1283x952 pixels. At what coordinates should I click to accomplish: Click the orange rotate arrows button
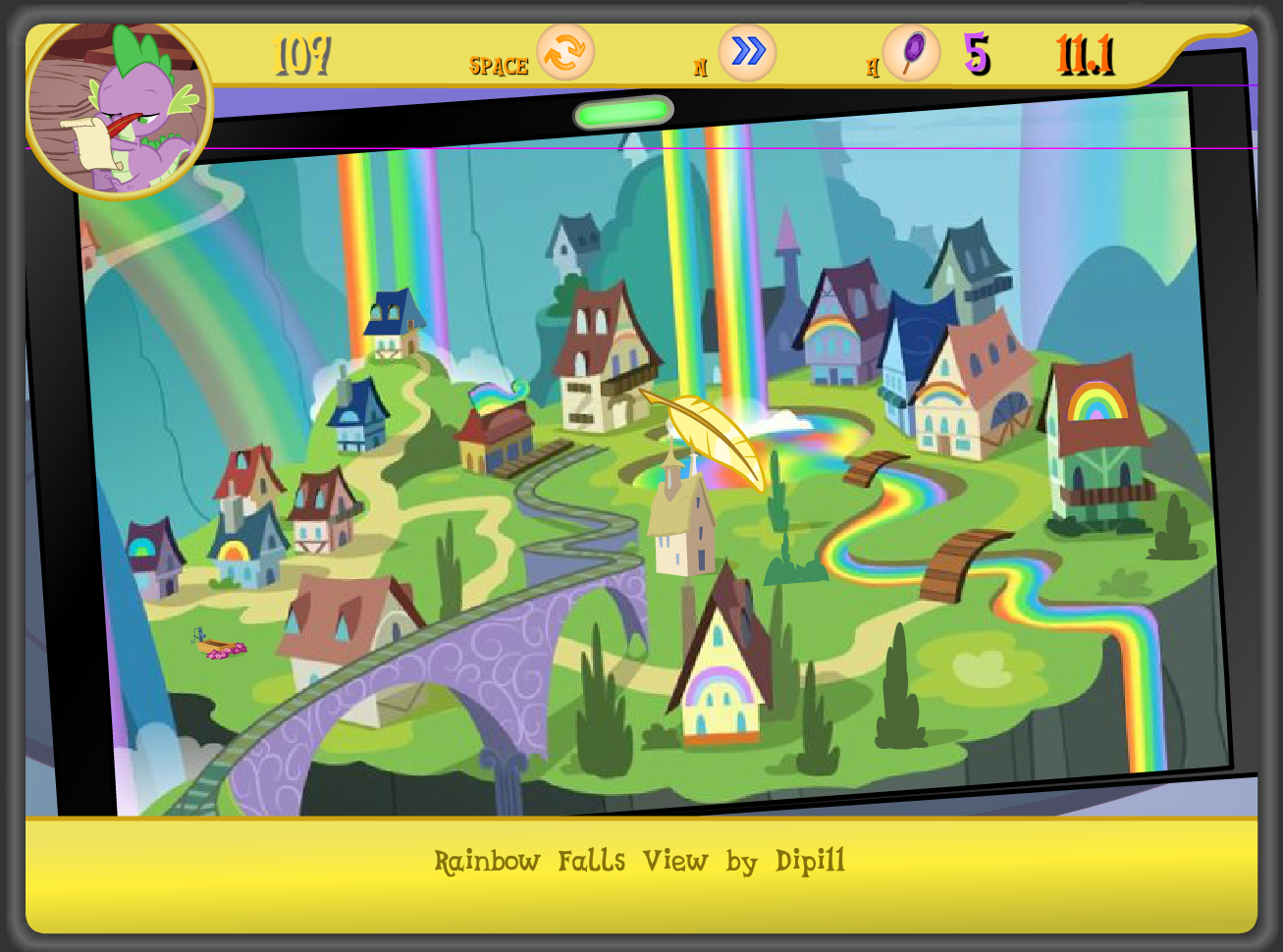(565, 52)
